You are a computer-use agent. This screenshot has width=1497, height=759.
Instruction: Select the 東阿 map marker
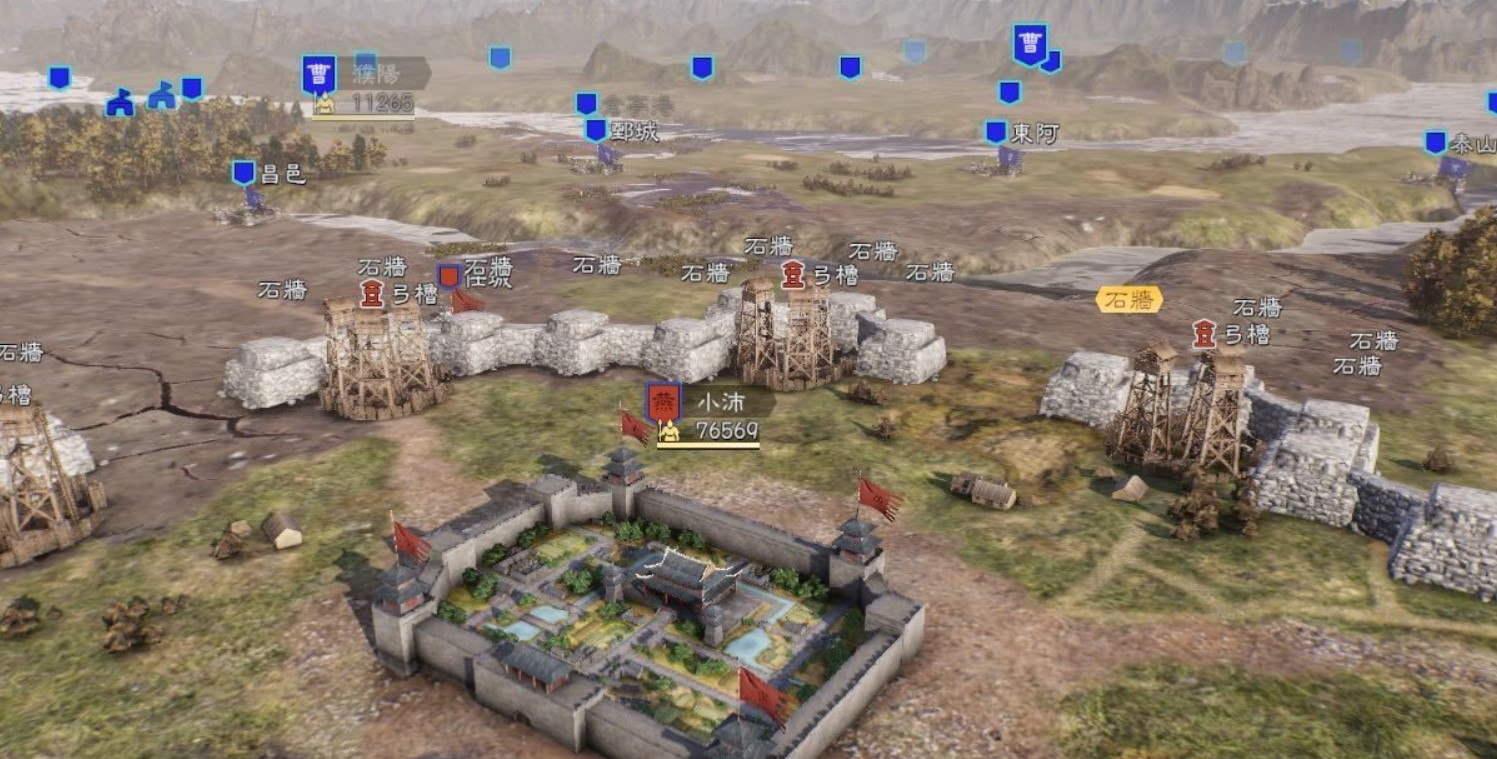click(996, 132)
